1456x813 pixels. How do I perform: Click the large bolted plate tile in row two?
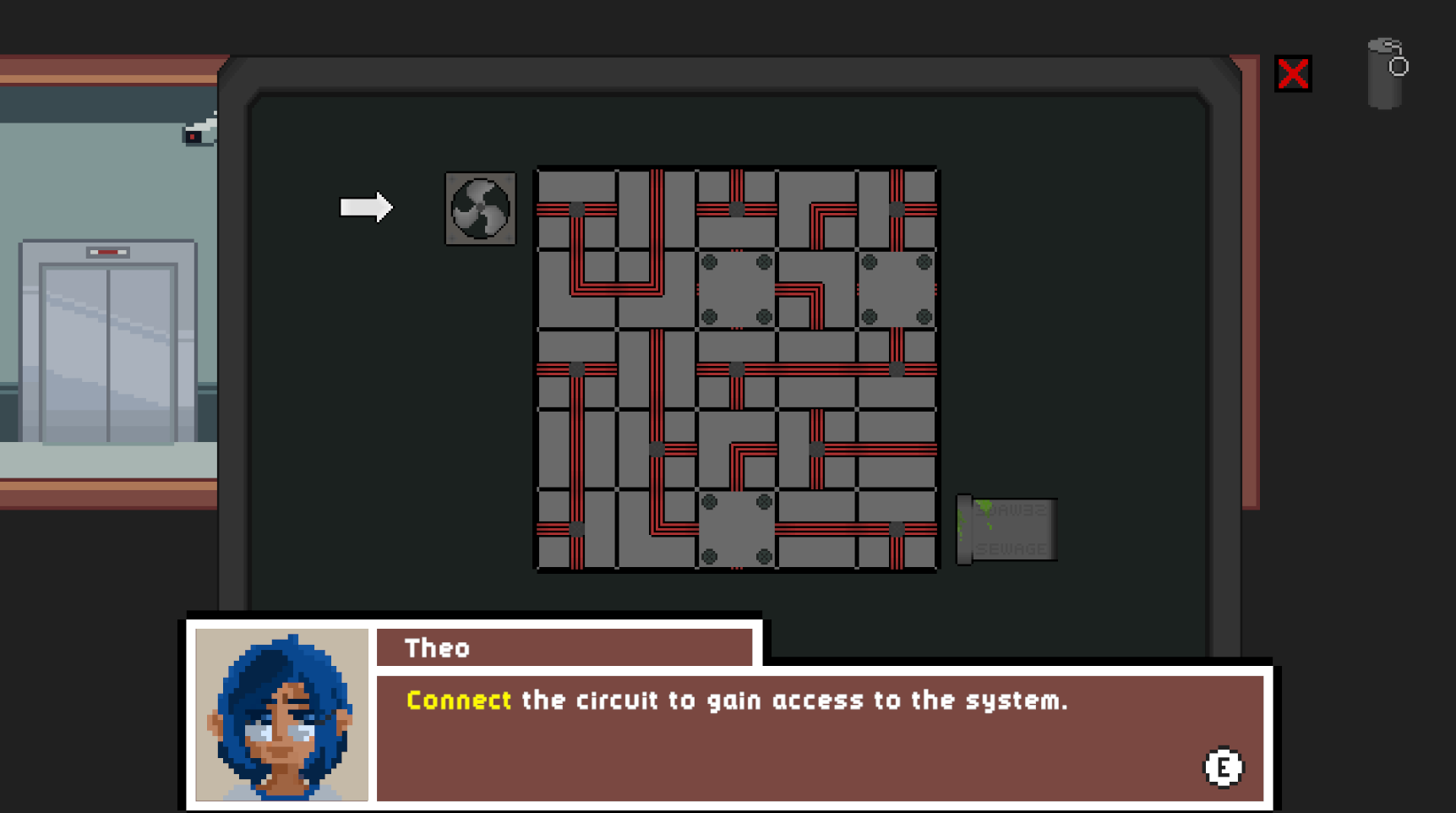(x=735, y=287)
